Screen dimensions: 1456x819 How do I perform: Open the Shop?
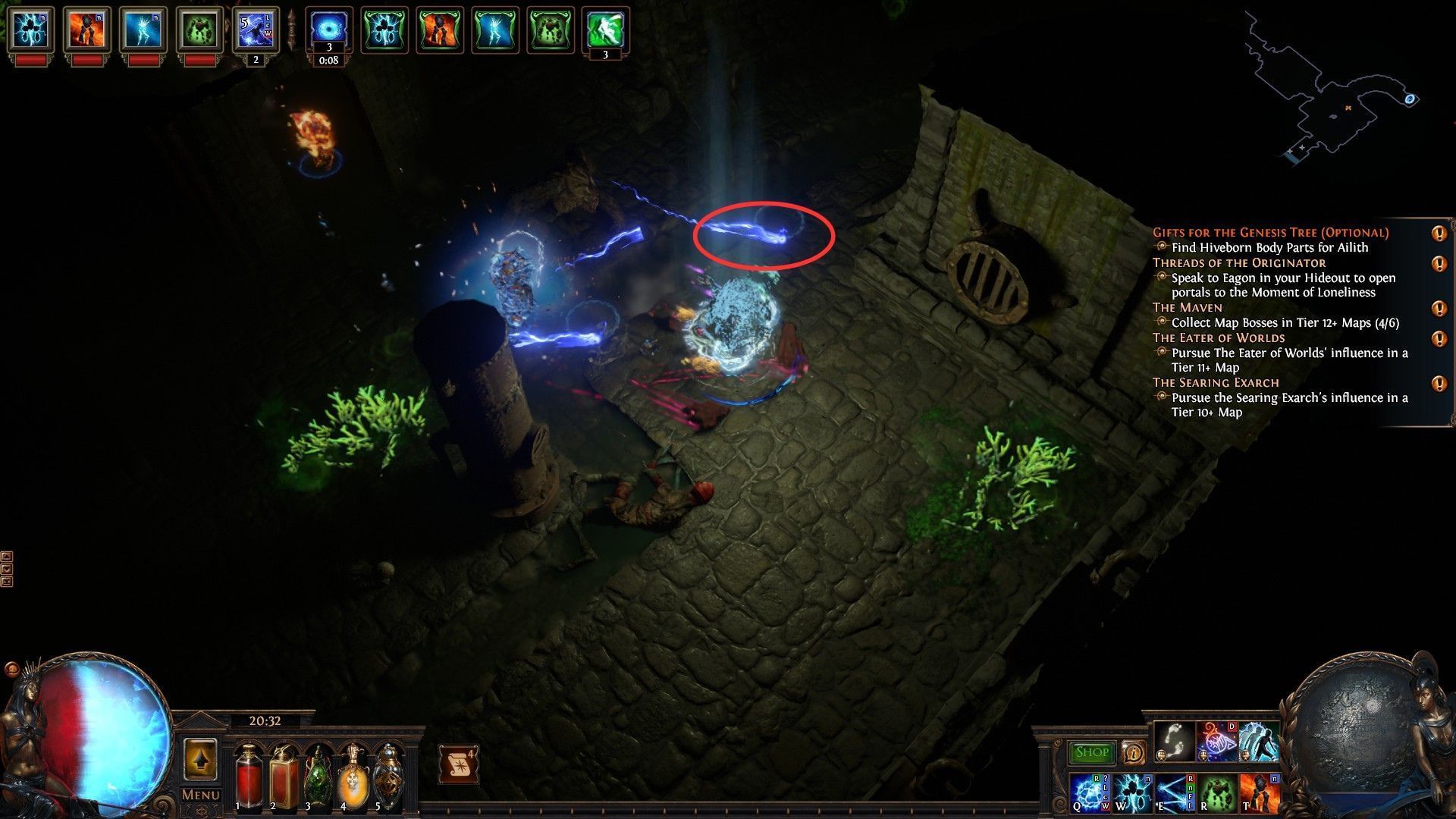[1092, 752]
